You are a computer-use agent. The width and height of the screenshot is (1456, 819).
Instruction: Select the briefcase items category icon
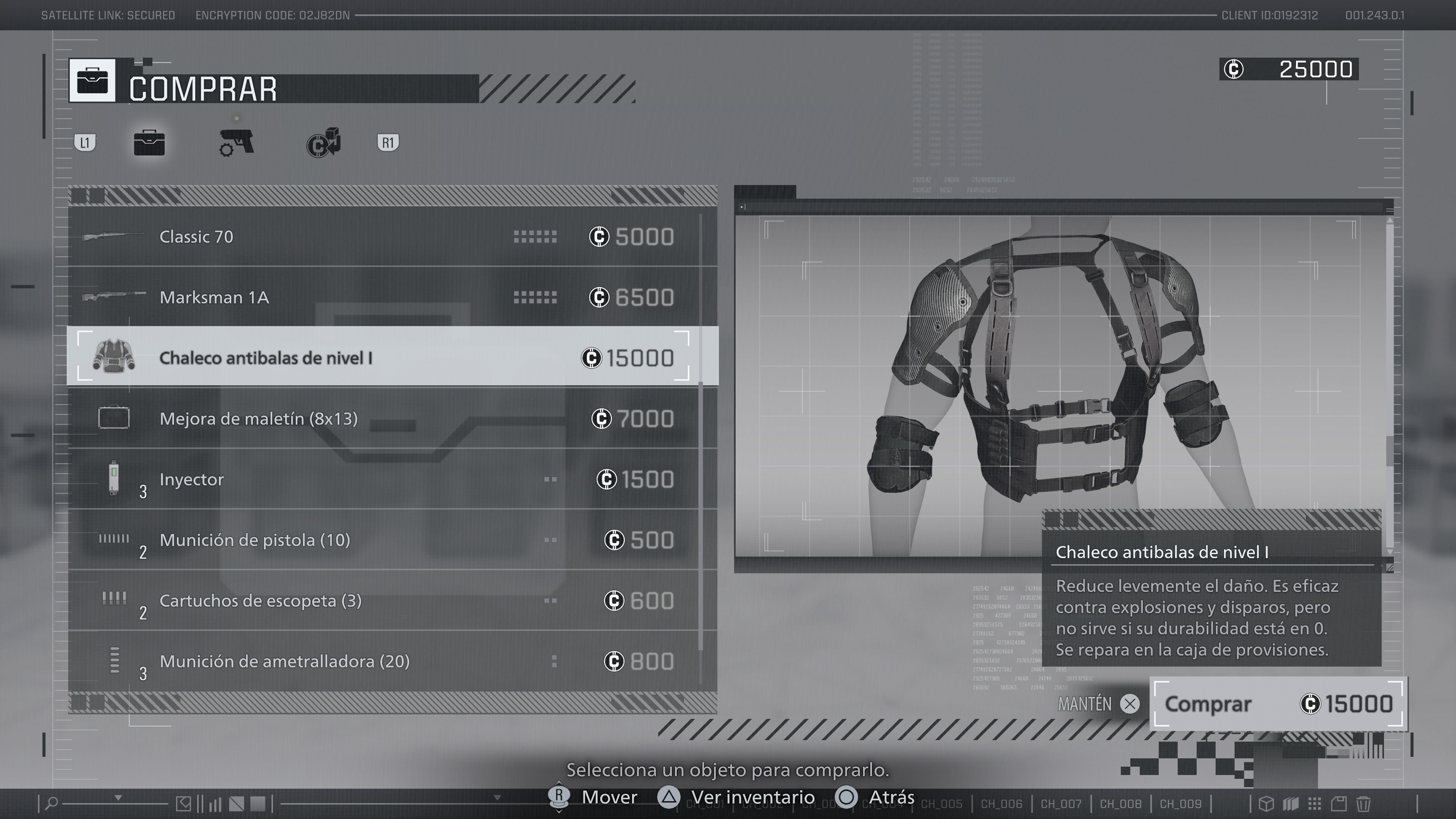pyautogui.click(x=150, y=143)
